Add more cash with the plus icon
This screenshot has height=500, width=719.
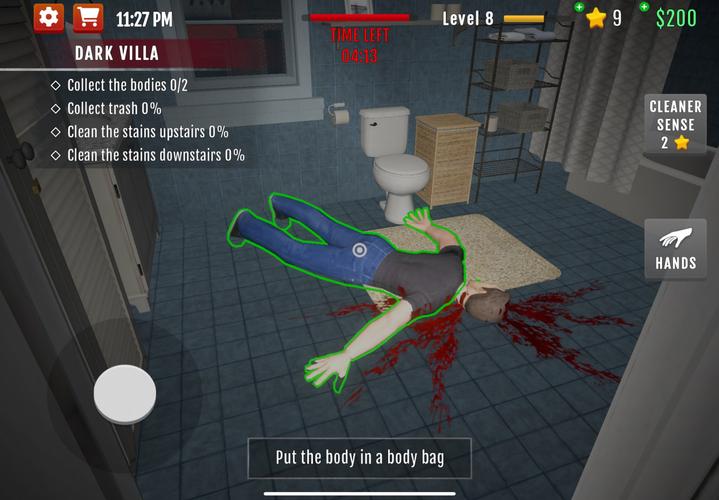pyautogui.click(x=643, y=8)
